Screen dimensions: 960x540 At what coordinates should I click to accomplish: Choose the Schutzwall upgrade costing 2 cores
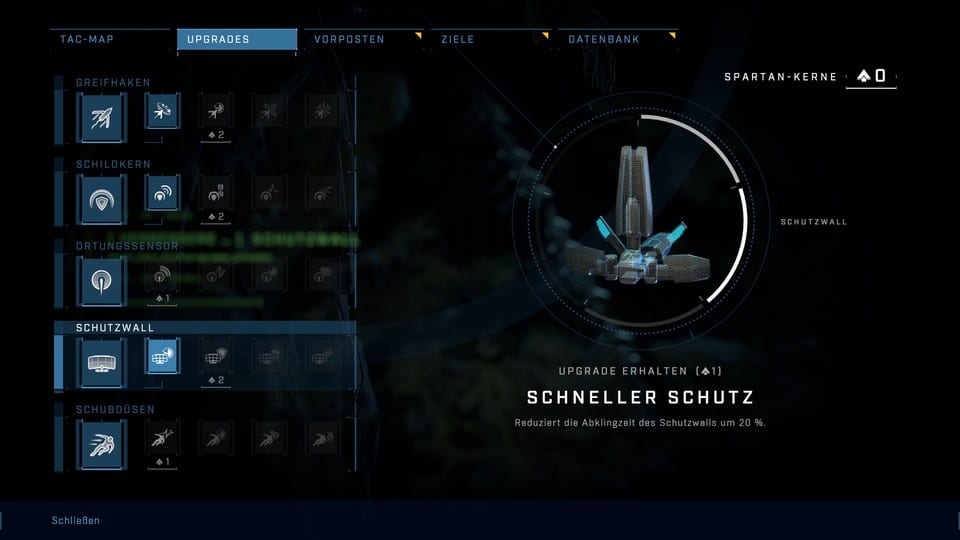[215, 357]
